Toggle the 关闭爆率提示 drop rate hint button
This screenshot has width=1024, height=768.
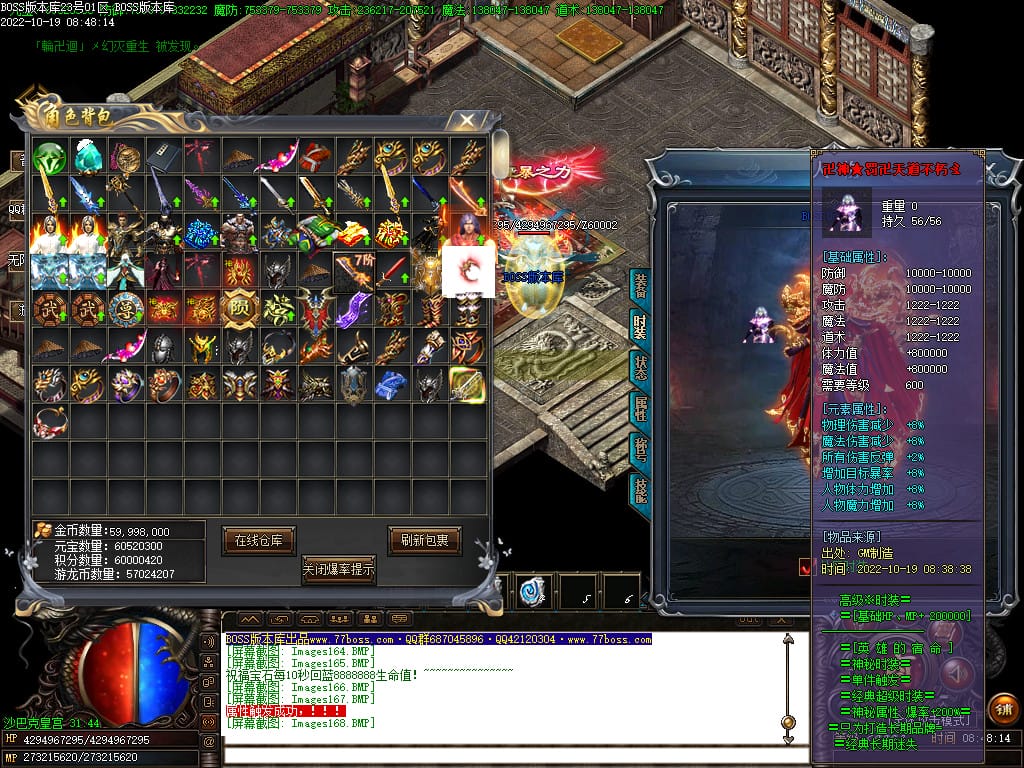(x=339, y=570)
